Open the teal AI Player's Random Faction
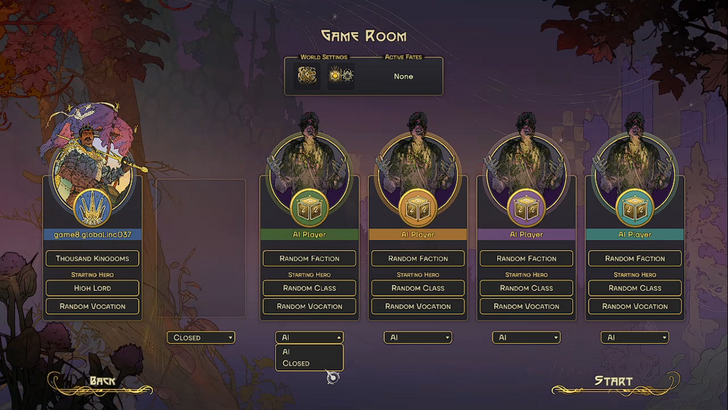This screenshot has width=728, height=410. [x=635, y=258]
